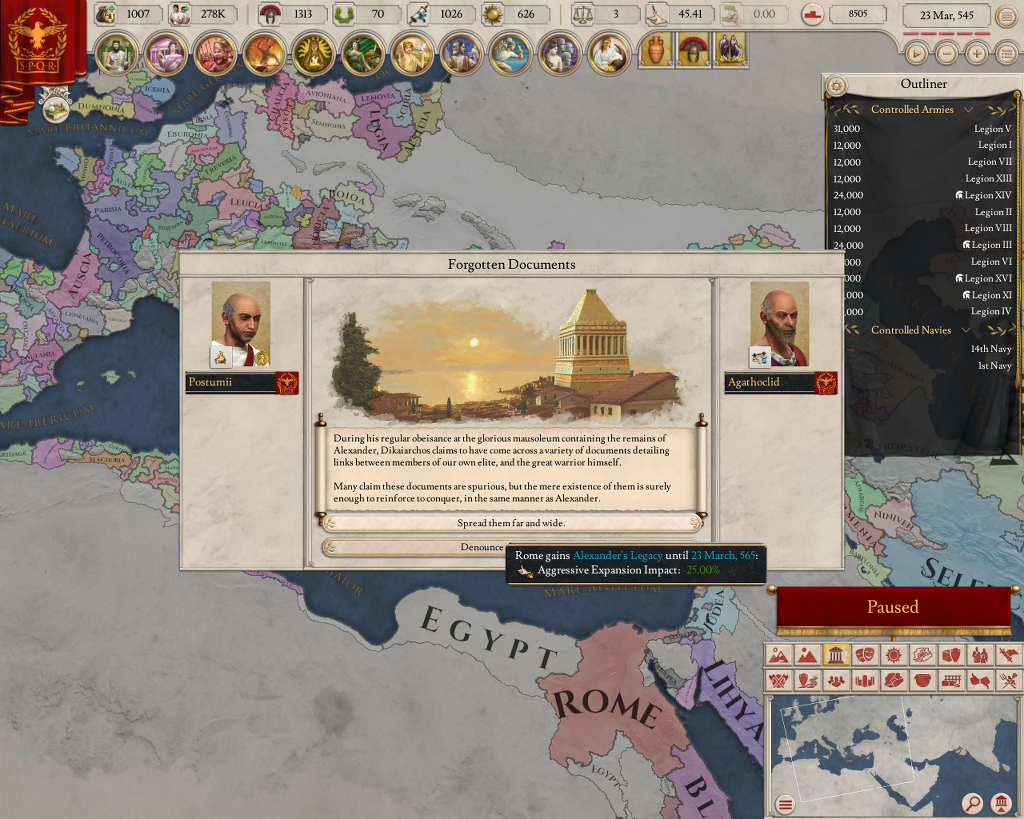The width and height of the screenshot is (1024, 819).
Task: Open the Agathoclid character portrait
Action: pyautogui.click(x=779, y=323)
